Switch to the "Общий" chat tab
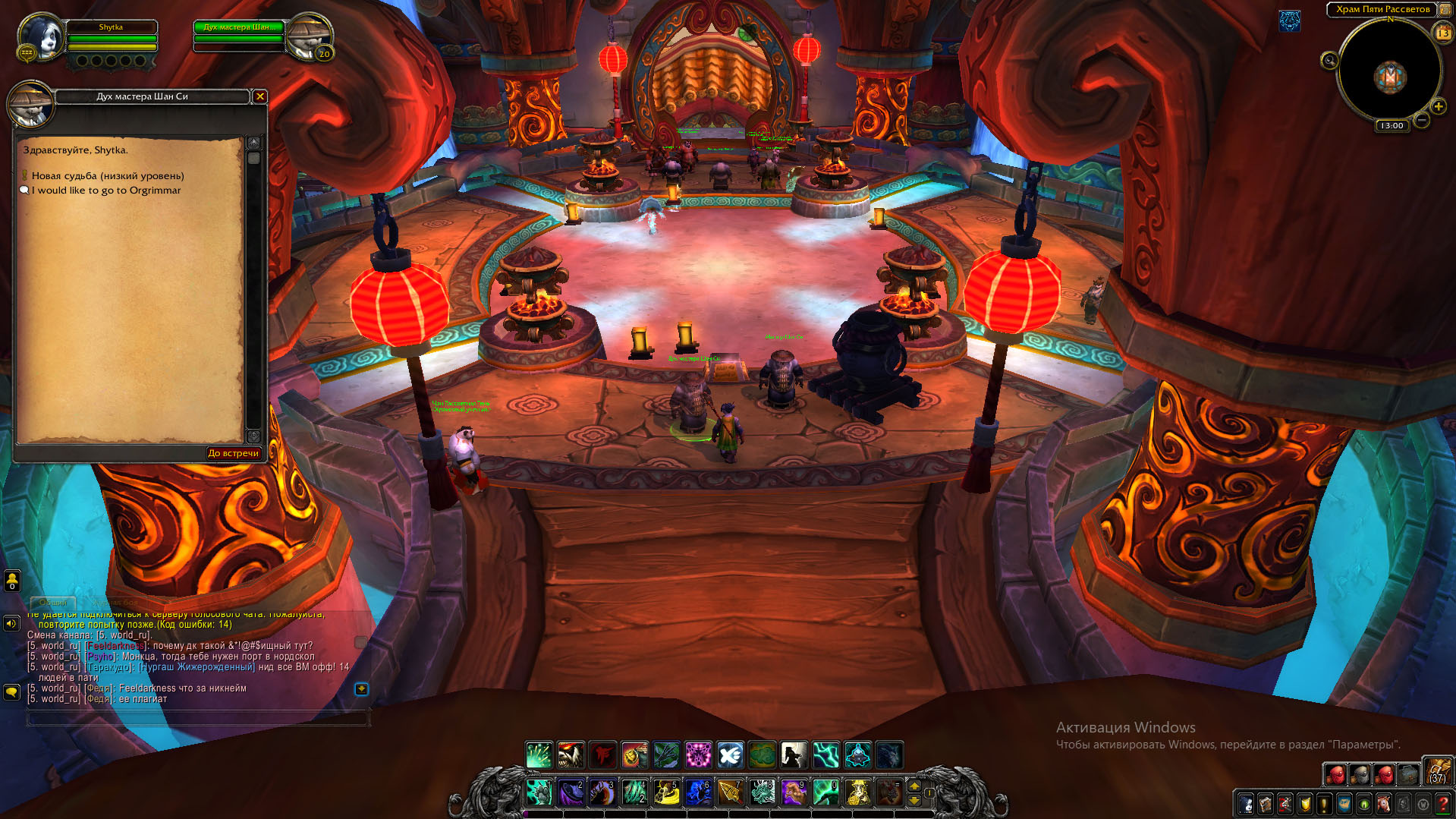This screenshot has width=1456, height=819. [x=53, y=603]
